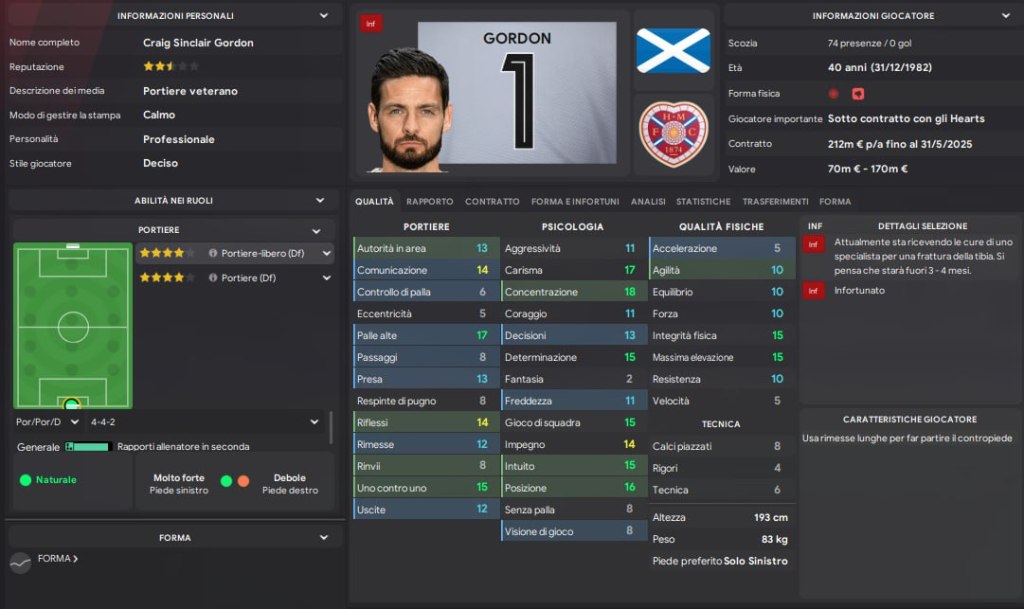Click the goalkeeper marker on the pitch
The width and height of the screenshot is (1024, 609).
pyautogui.click(x=72, y=404)
